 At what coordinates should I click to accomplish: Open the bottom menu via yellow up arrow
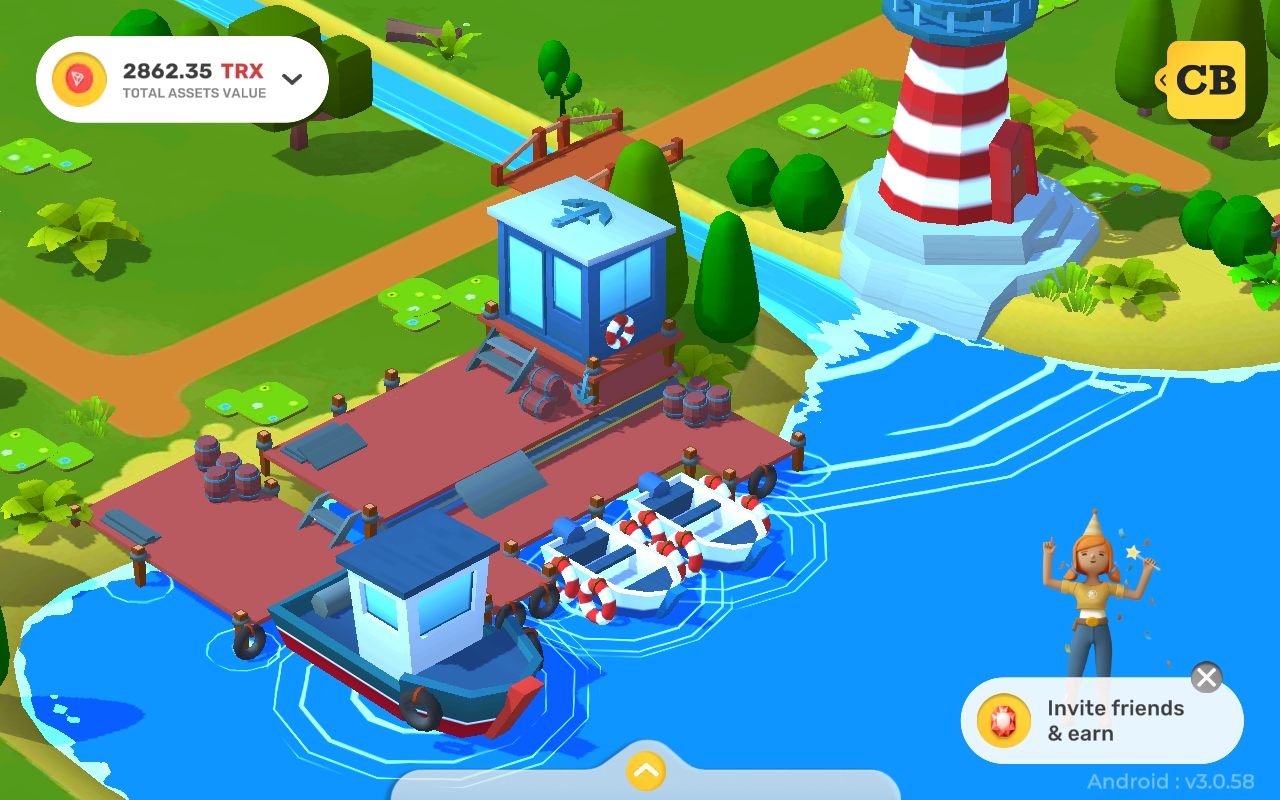pyautogui.click(x=643, y=771)
